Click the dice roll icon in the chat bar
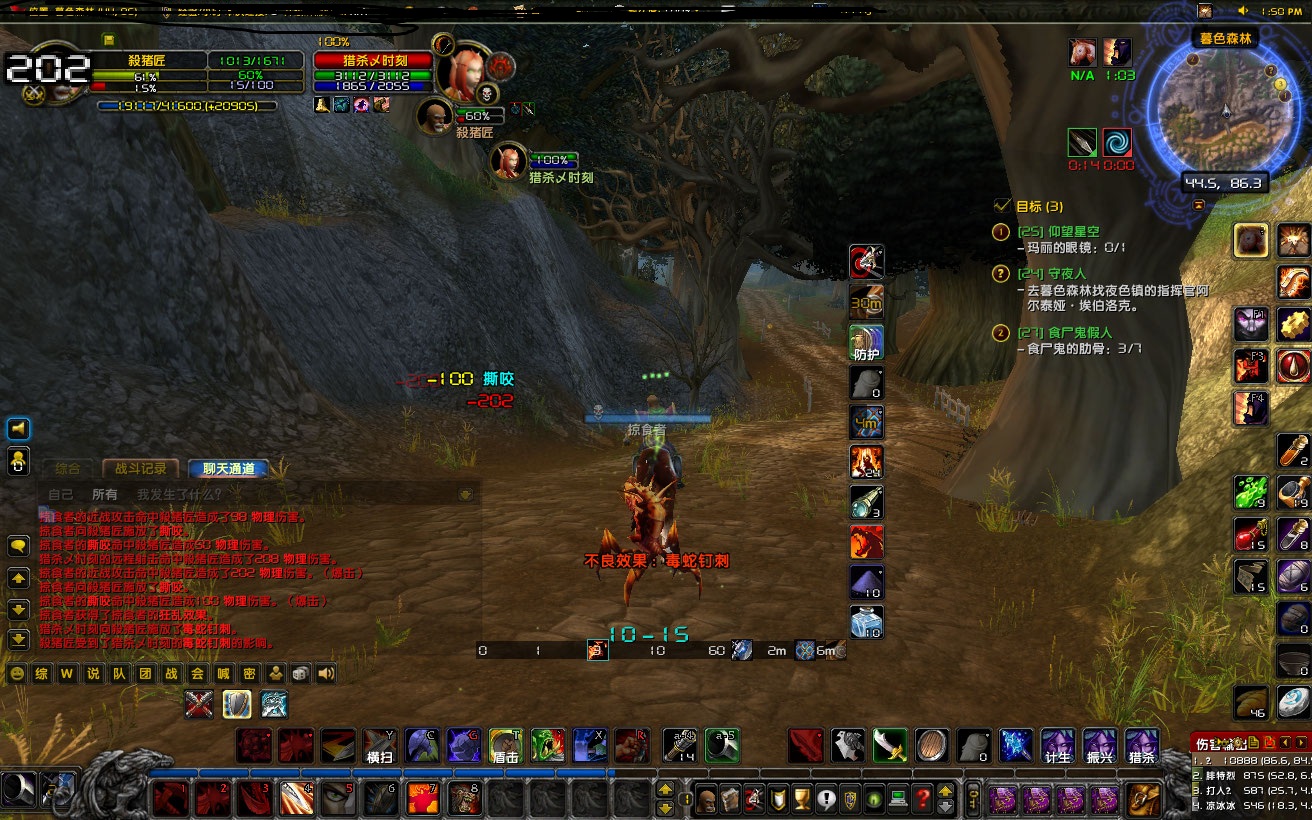Image resolution: width=1312 pixels, height=820 pixels. (299, 673)
